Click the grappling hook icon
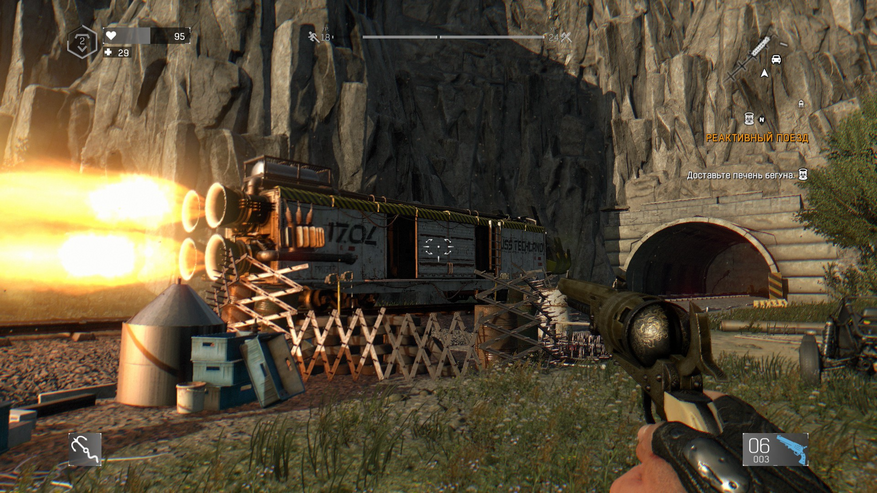 (x=85, y=449)
